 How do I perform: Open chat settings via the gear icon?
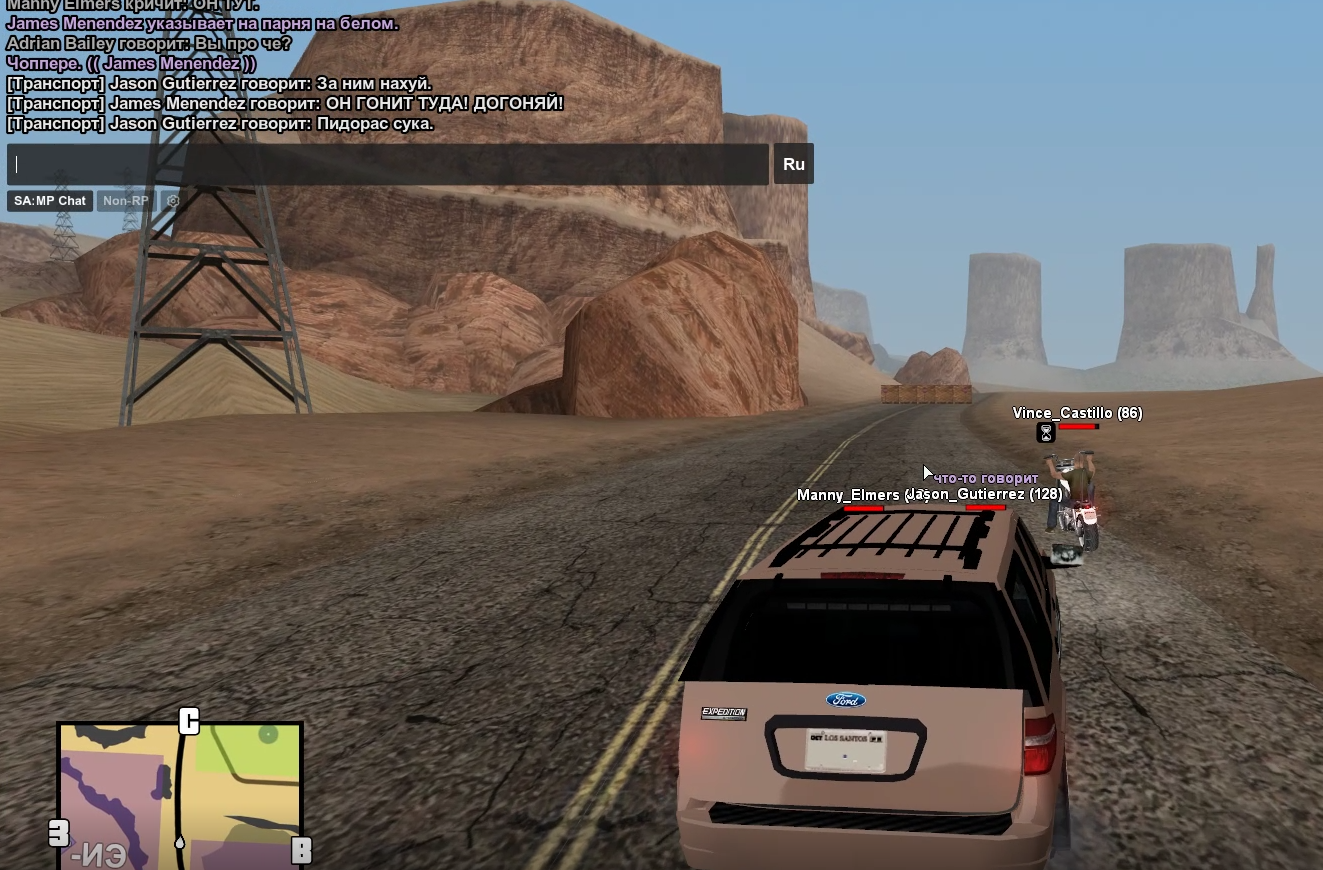pyautogui.click(x=173, y=201)
